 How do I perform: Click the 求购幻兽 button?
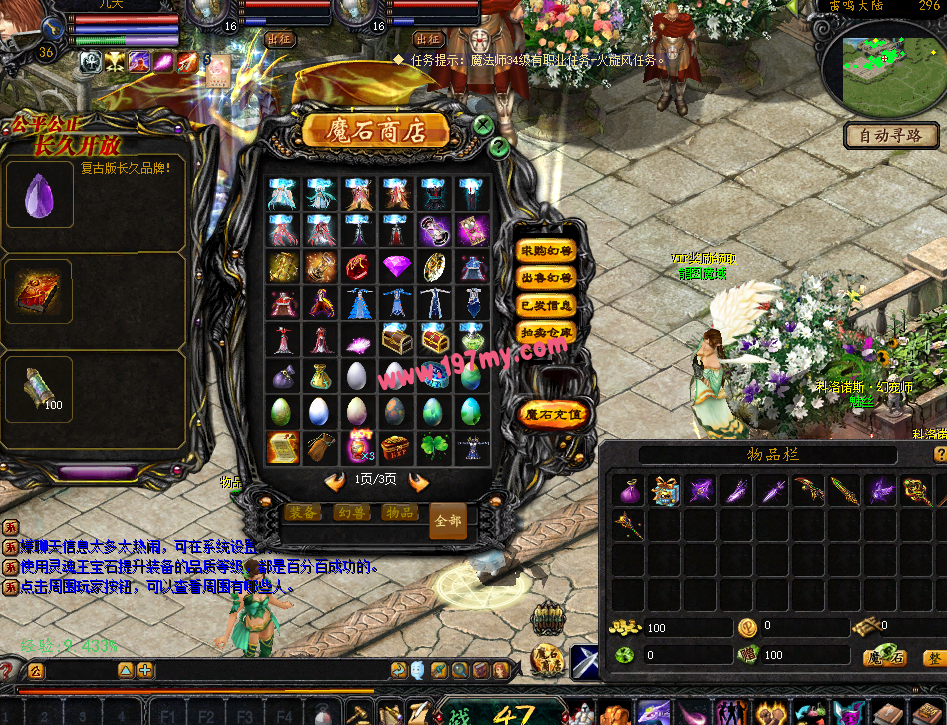point(545,250)
